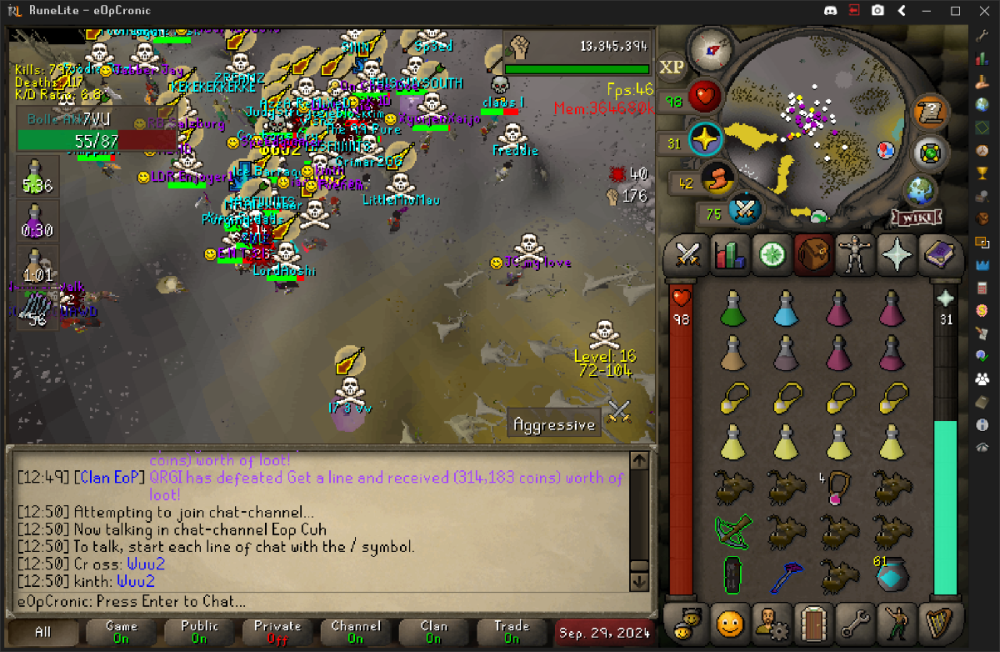Open the Logout door tab
The height and width of the screenshot is (652, 1000).
(813, 624)
